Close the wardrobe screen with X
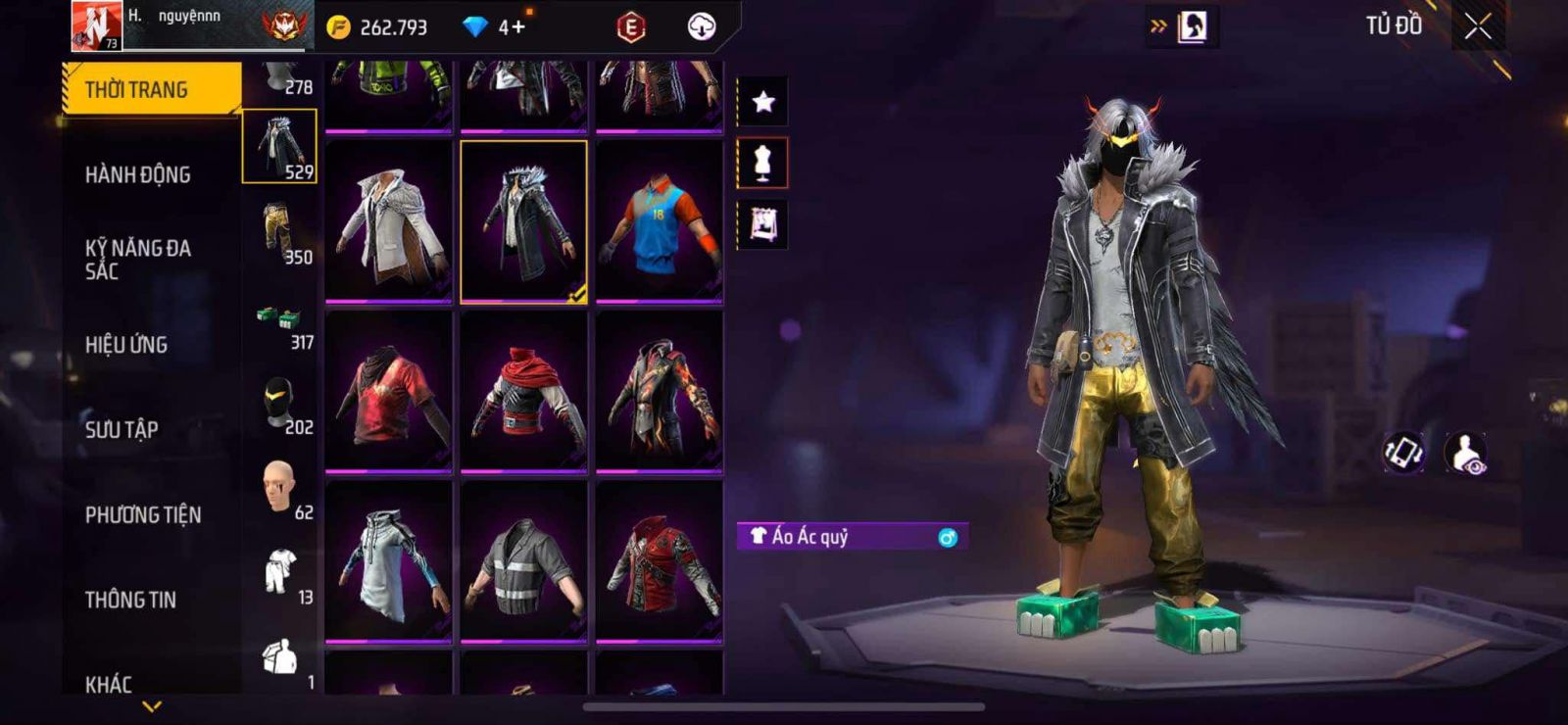The image size is (1568, 725). coord(1478,26)
